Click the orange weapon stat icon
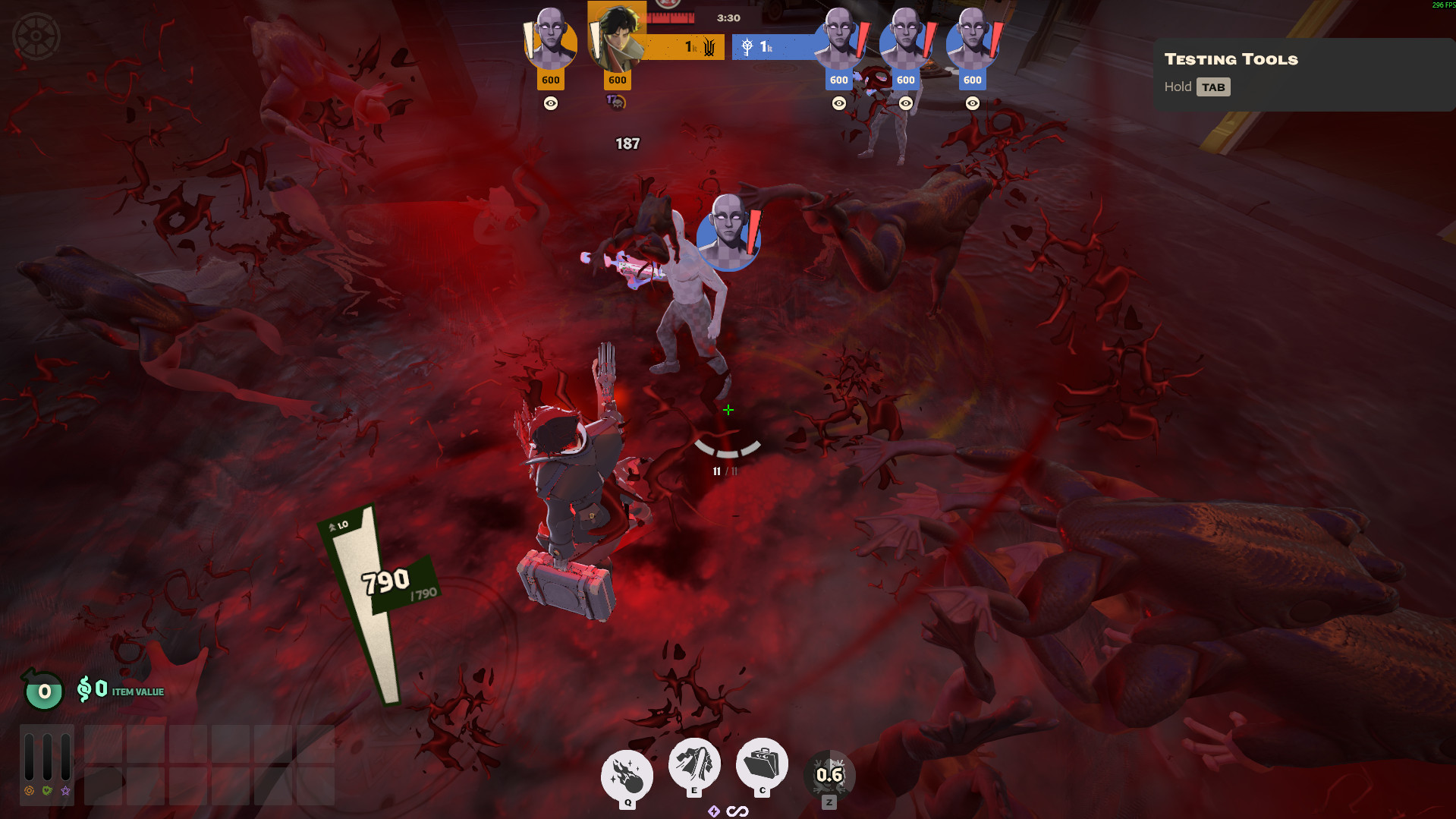 point(29,791)
